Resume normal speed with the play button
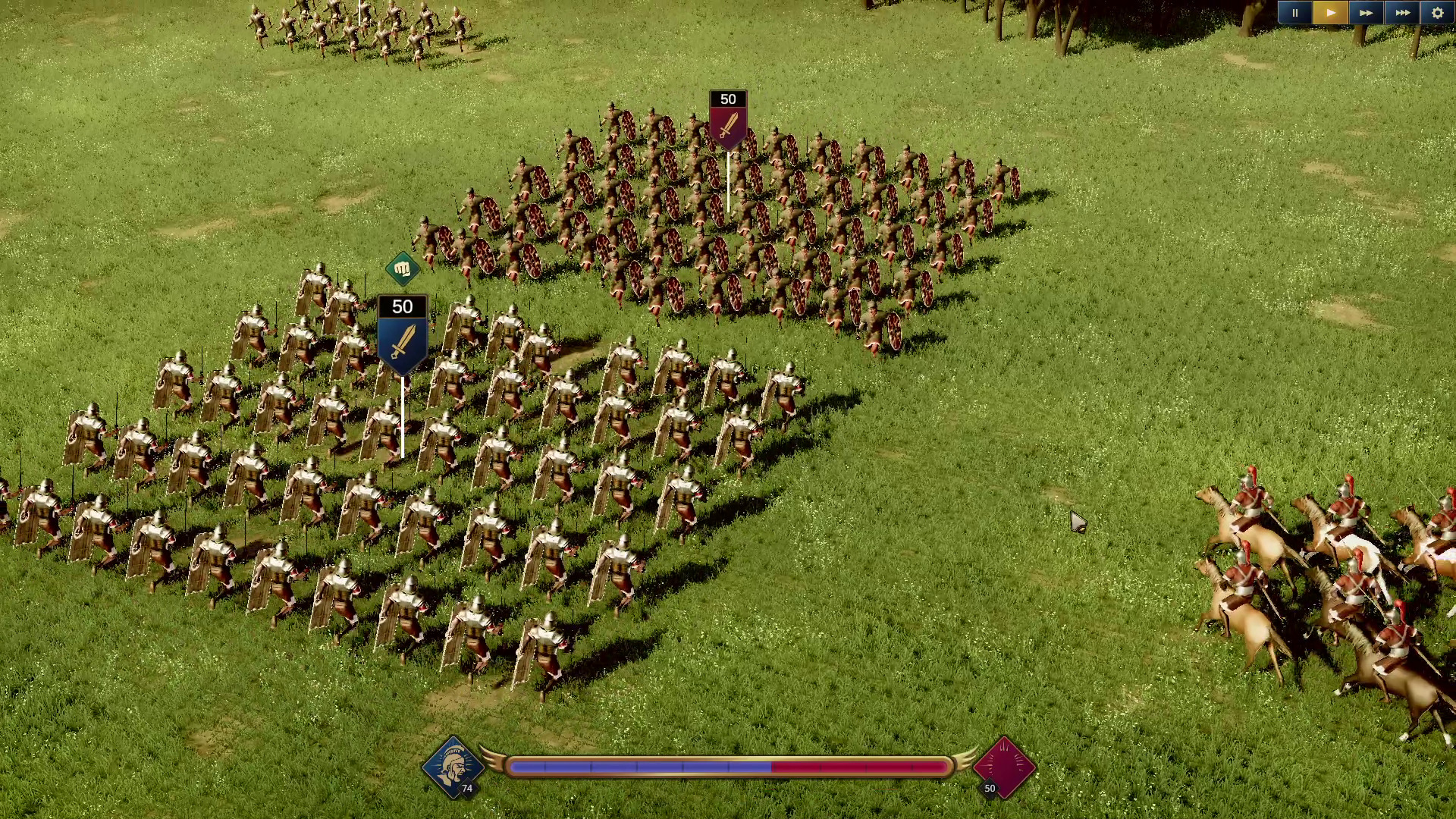This screenshot has height=819, width=1456. 1329,13
